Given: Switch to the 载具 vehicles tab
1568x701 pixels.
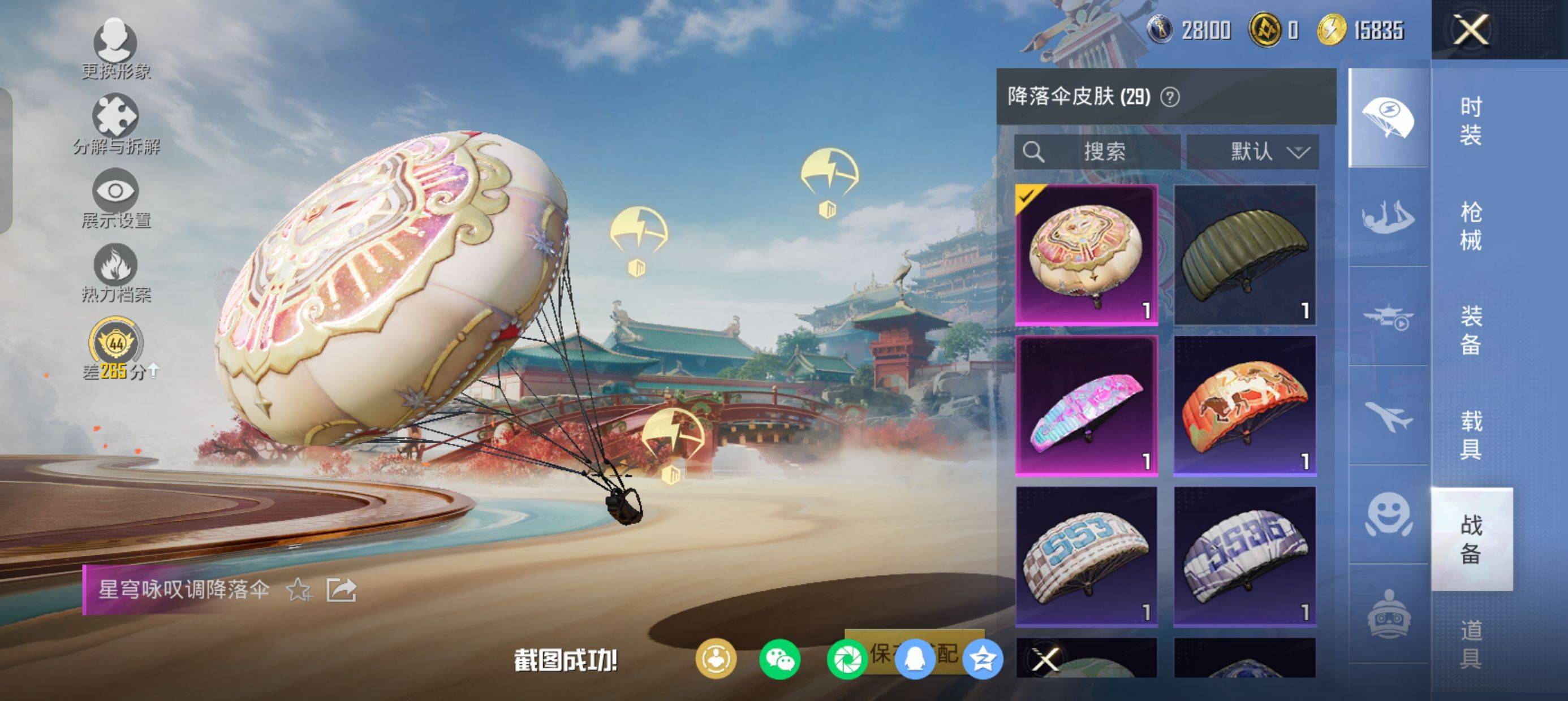Looking at the screenshot, I should tap(1471, 435).
